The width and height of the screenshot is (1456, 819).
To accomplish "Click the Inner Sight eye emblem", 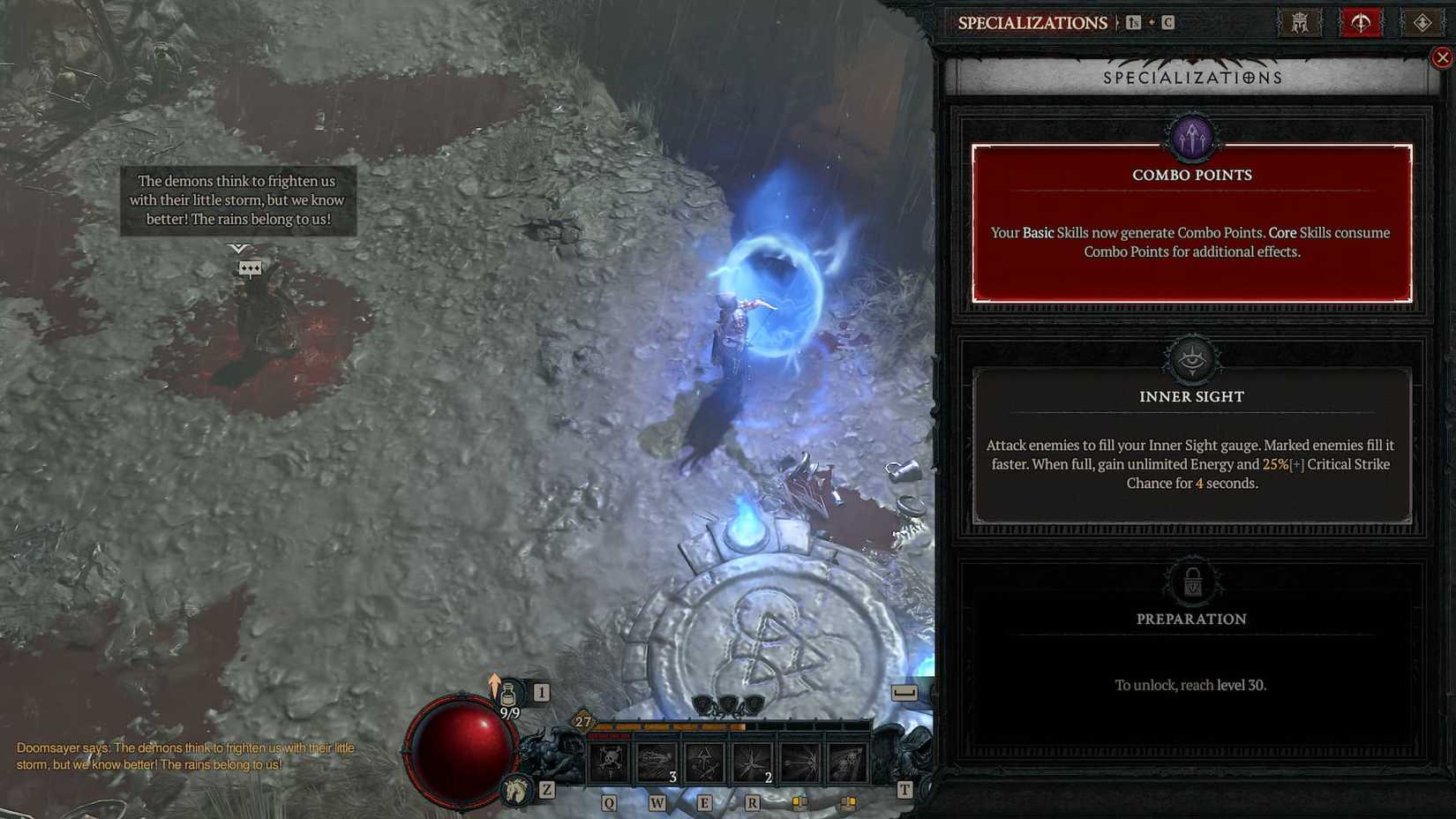I will (x=1191, y=357).
